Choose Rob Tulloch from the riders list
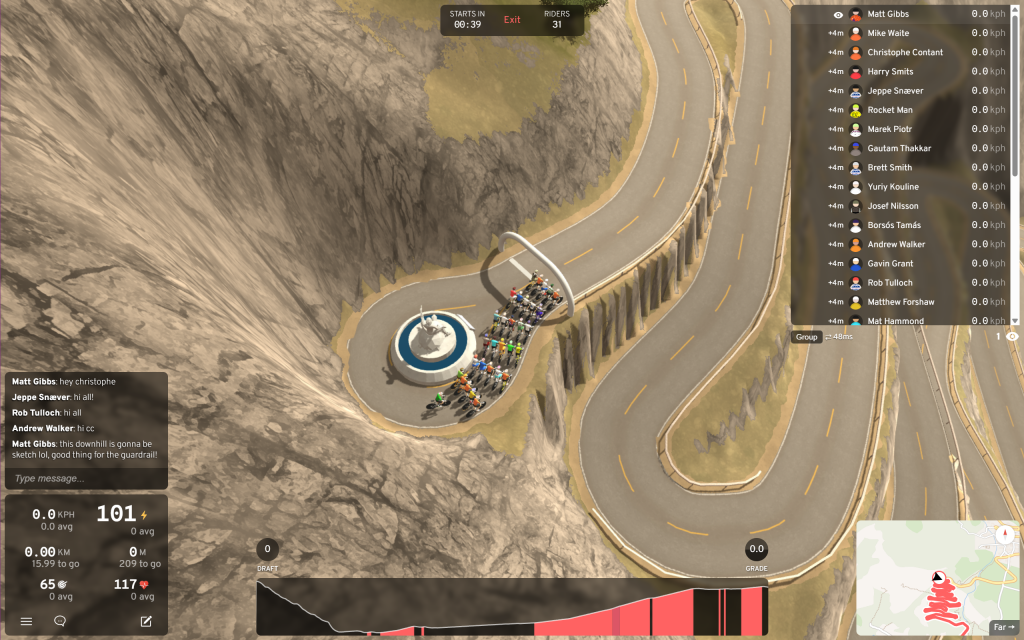The width and height of the screenshot is (1024, 640). pyautogui.click(x=890, y=282)
